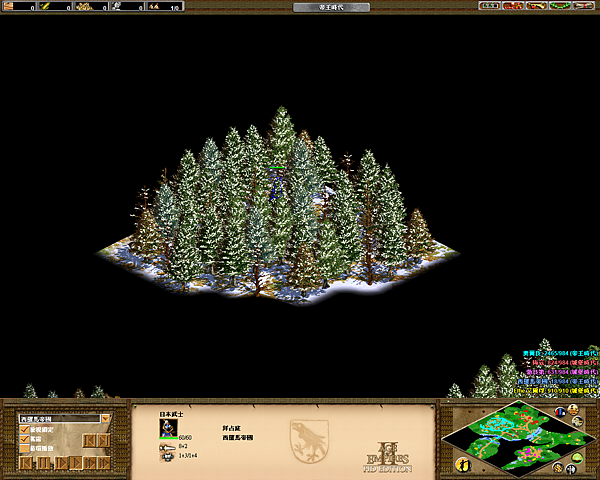This screenshot has width=600, height=480.
Task: Click the replay rewind-to-start button
Action: pos(26,463)
